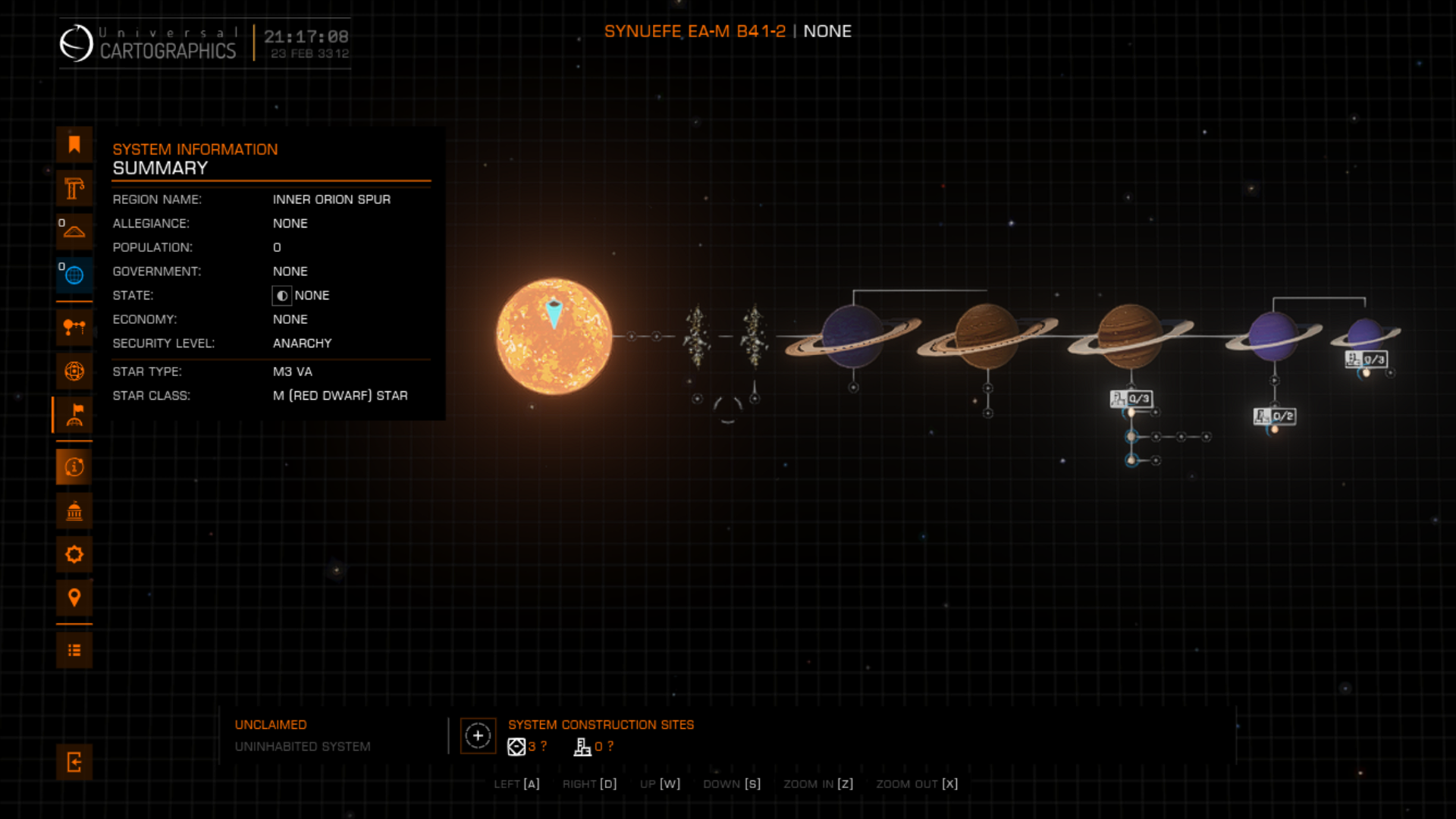Open the landing pad dome icon tab

pos(74,231)
